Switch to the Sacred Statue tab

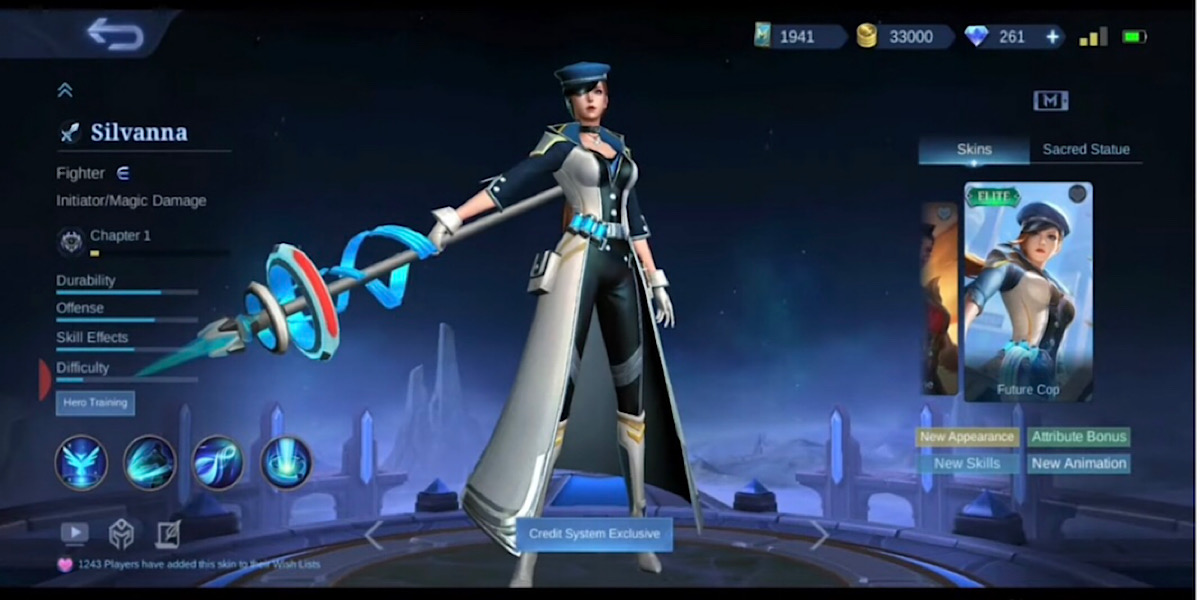1086,149
